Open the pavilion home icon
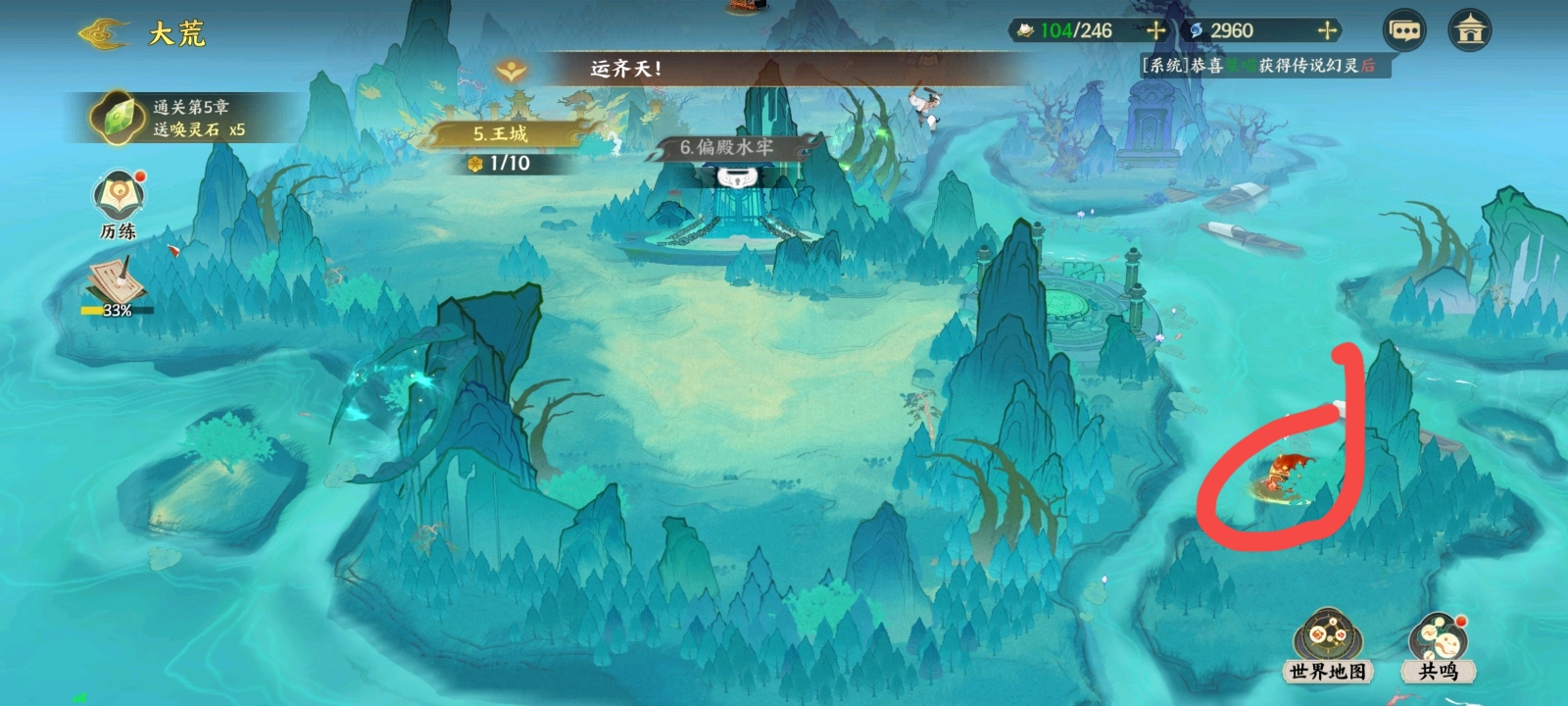This screenshot has width=1568, height=706. [1470, 30]
